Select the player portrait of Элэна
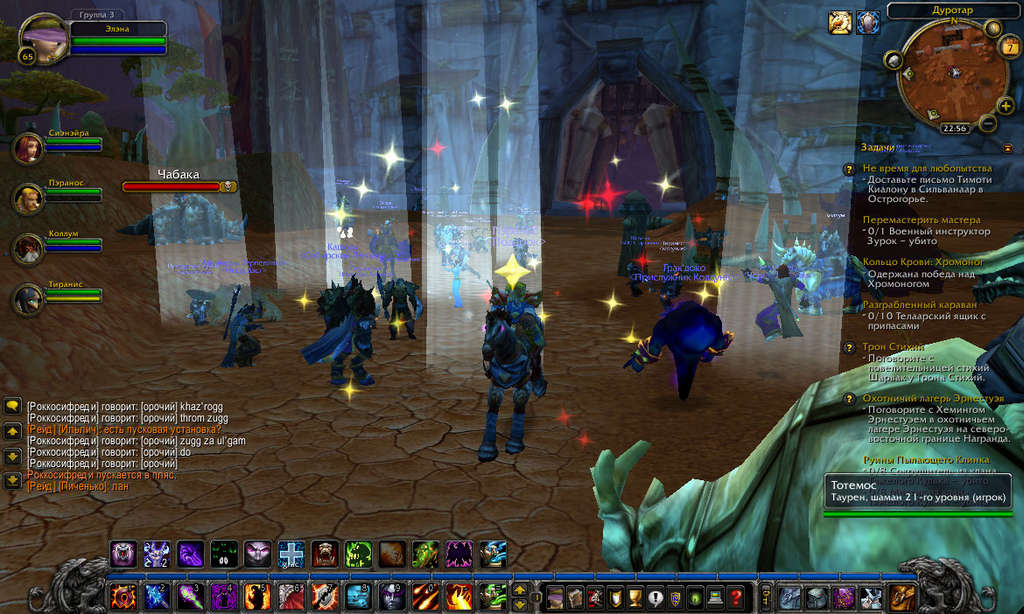Image resolution: width=1024 pixels, height=614 pixels. 43,39
